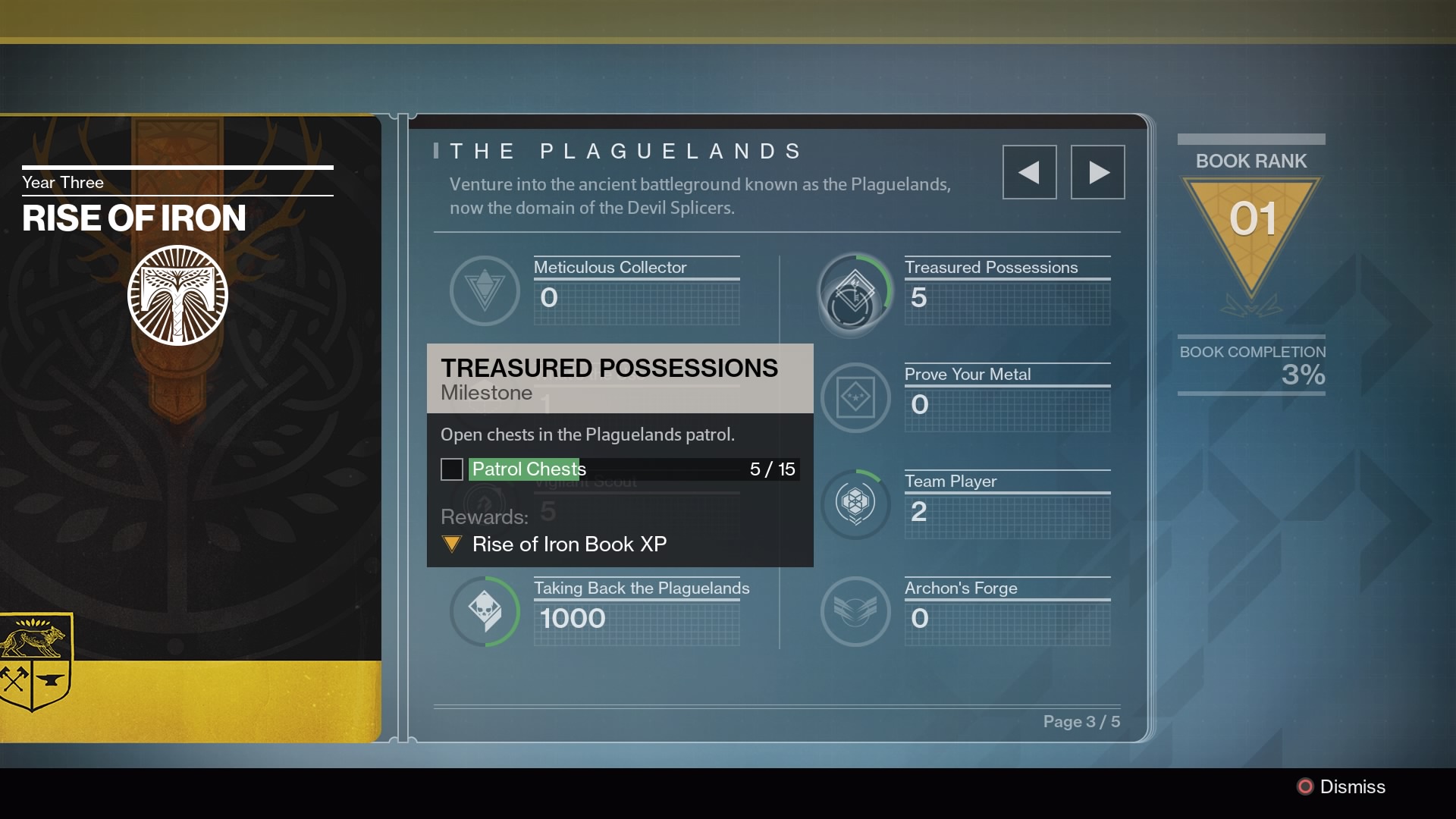Choose the Prove Your Metal milestone
Image resolution: width=1456 pixels, height=819 pixels.
(x=855, y=397)
